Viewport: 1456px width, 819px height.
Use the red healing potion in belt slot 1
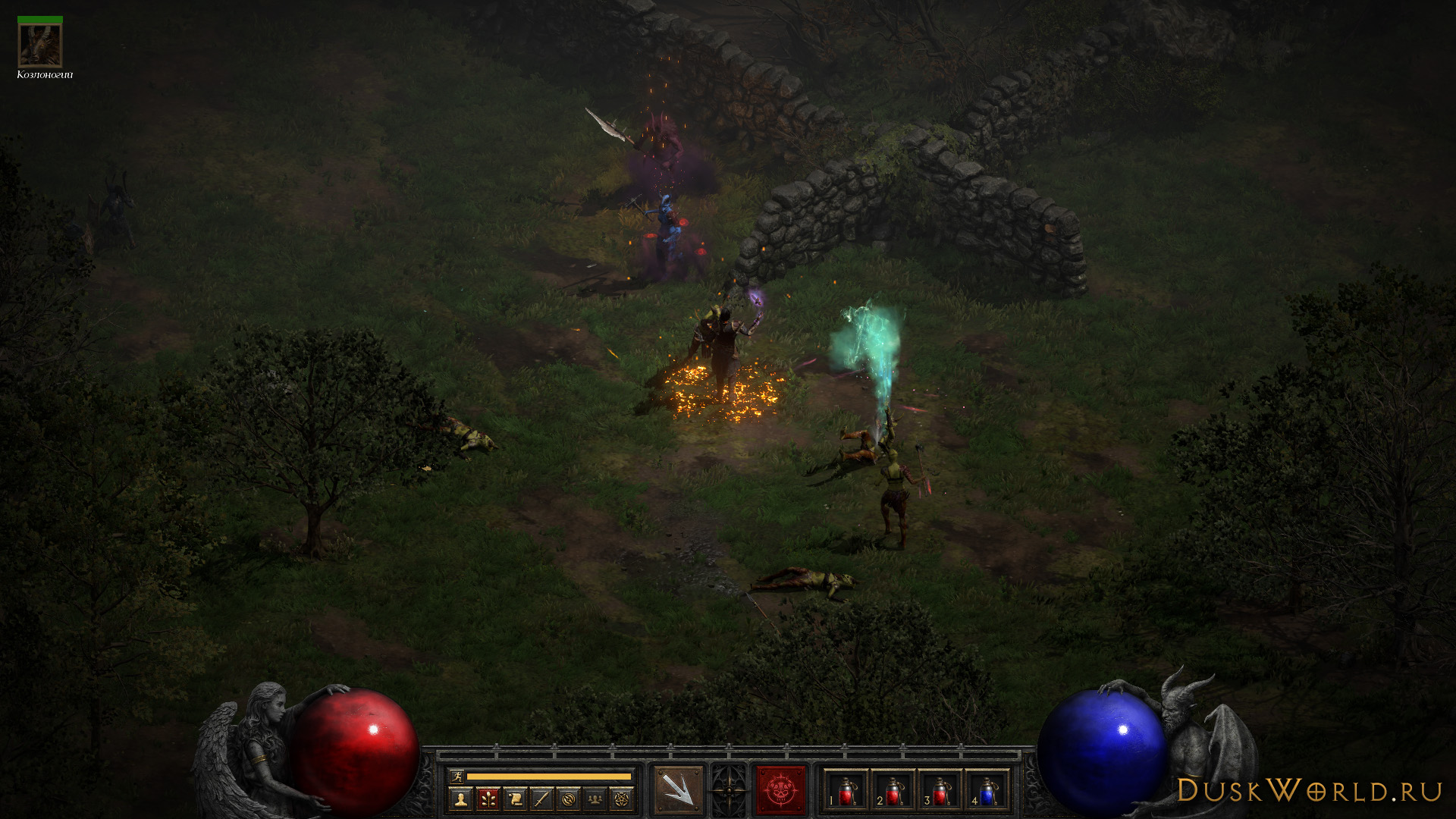tap(846, 791)
